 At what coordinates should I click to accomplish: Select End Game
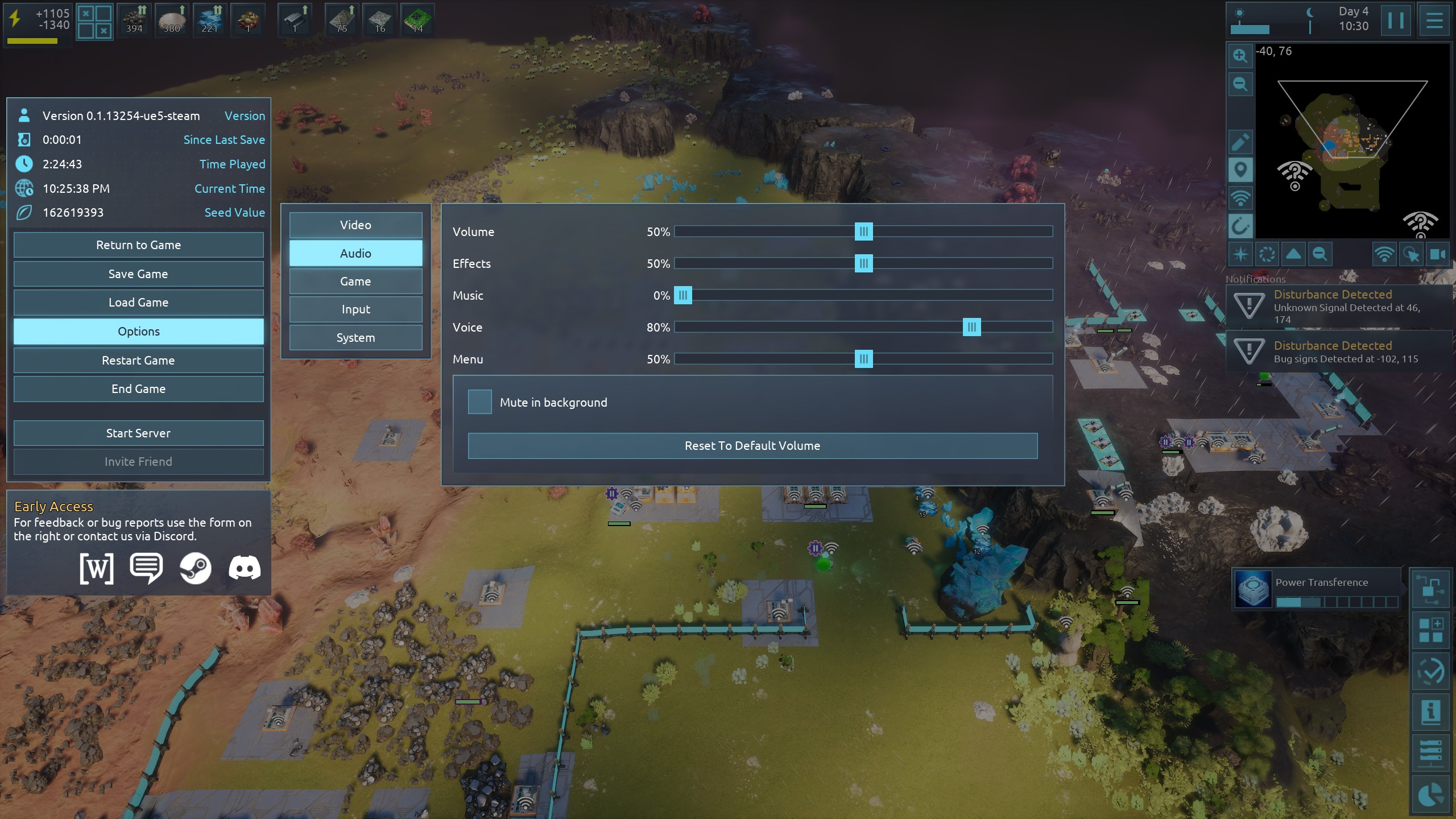pyautogui.click(x=138, y=389)
